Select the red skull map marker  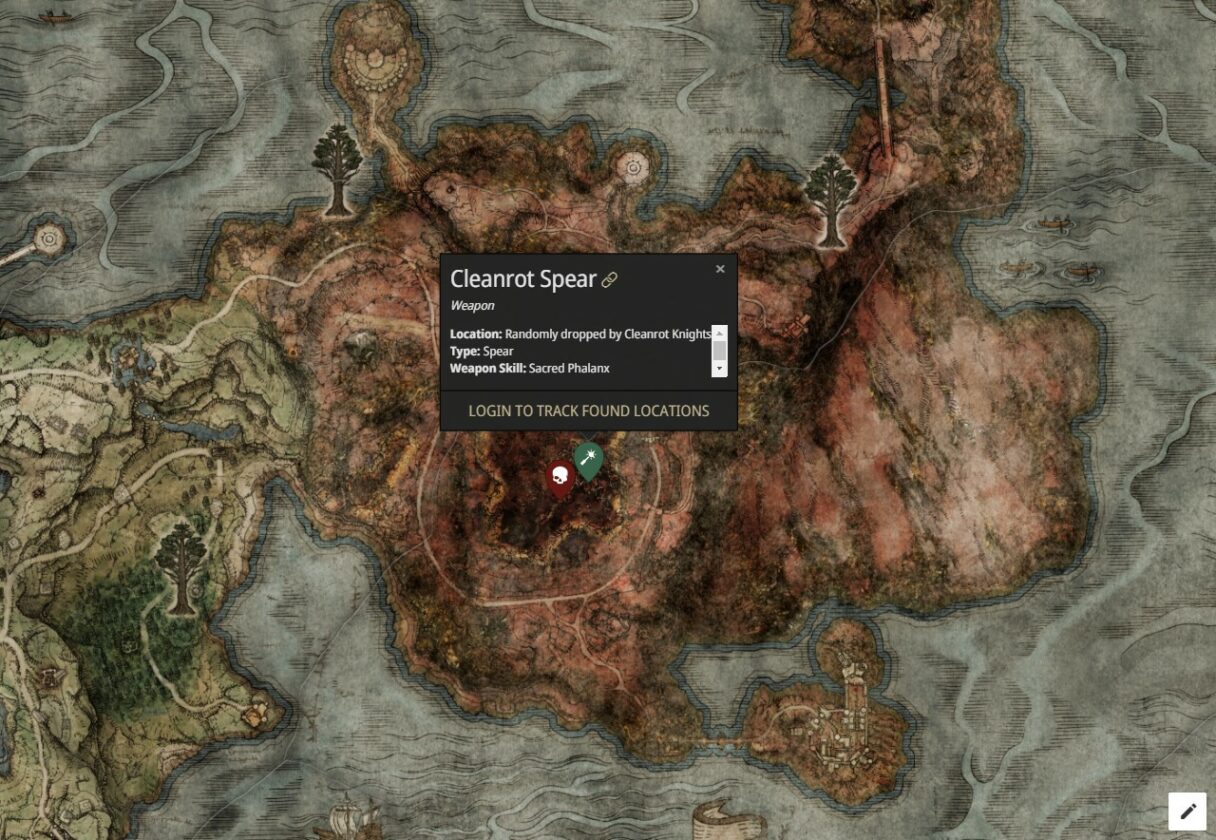click(559, 477)
